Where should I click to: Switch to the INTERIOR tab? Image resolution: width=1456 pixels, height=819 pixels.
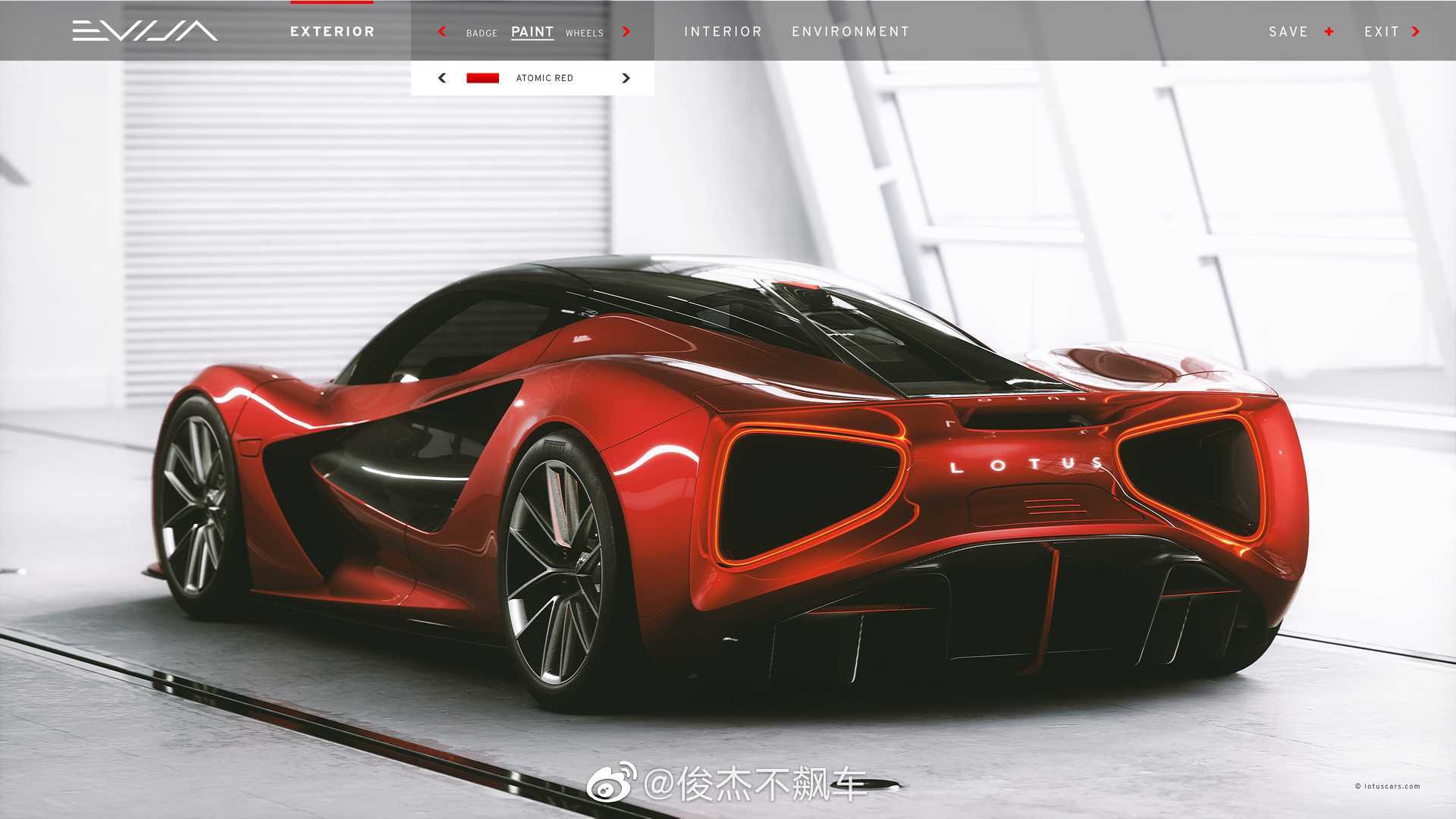tap(723, 31)
